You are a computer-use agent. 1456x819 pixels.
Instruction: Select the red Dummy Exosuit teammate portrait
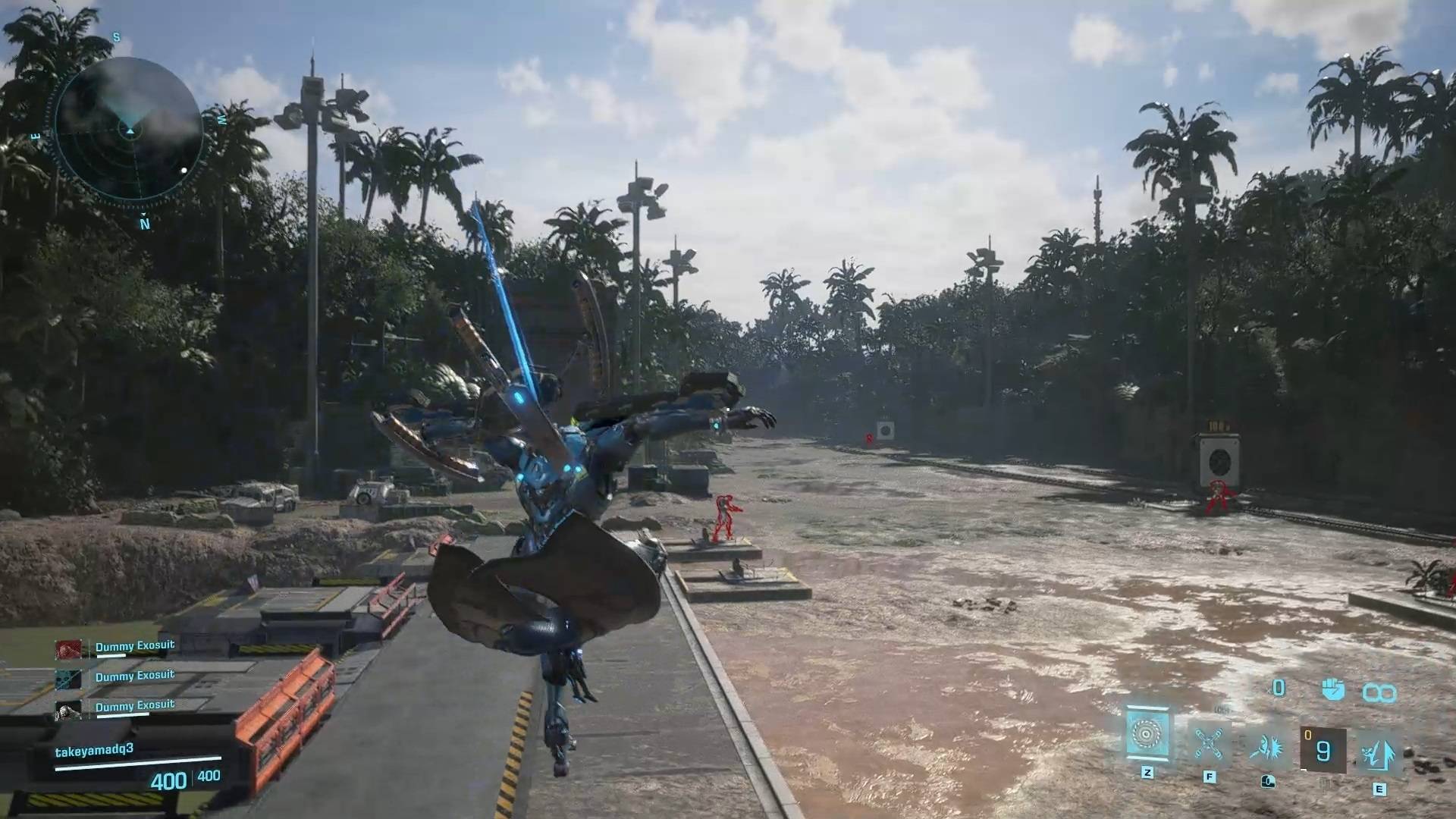pyautogui.click(x=68, y=649)
